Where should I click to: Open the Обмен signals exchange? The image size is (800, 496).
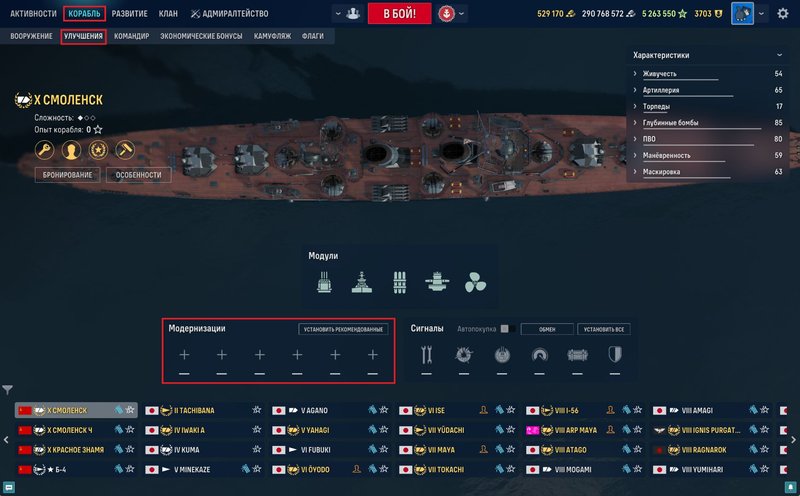coord(547,329)
